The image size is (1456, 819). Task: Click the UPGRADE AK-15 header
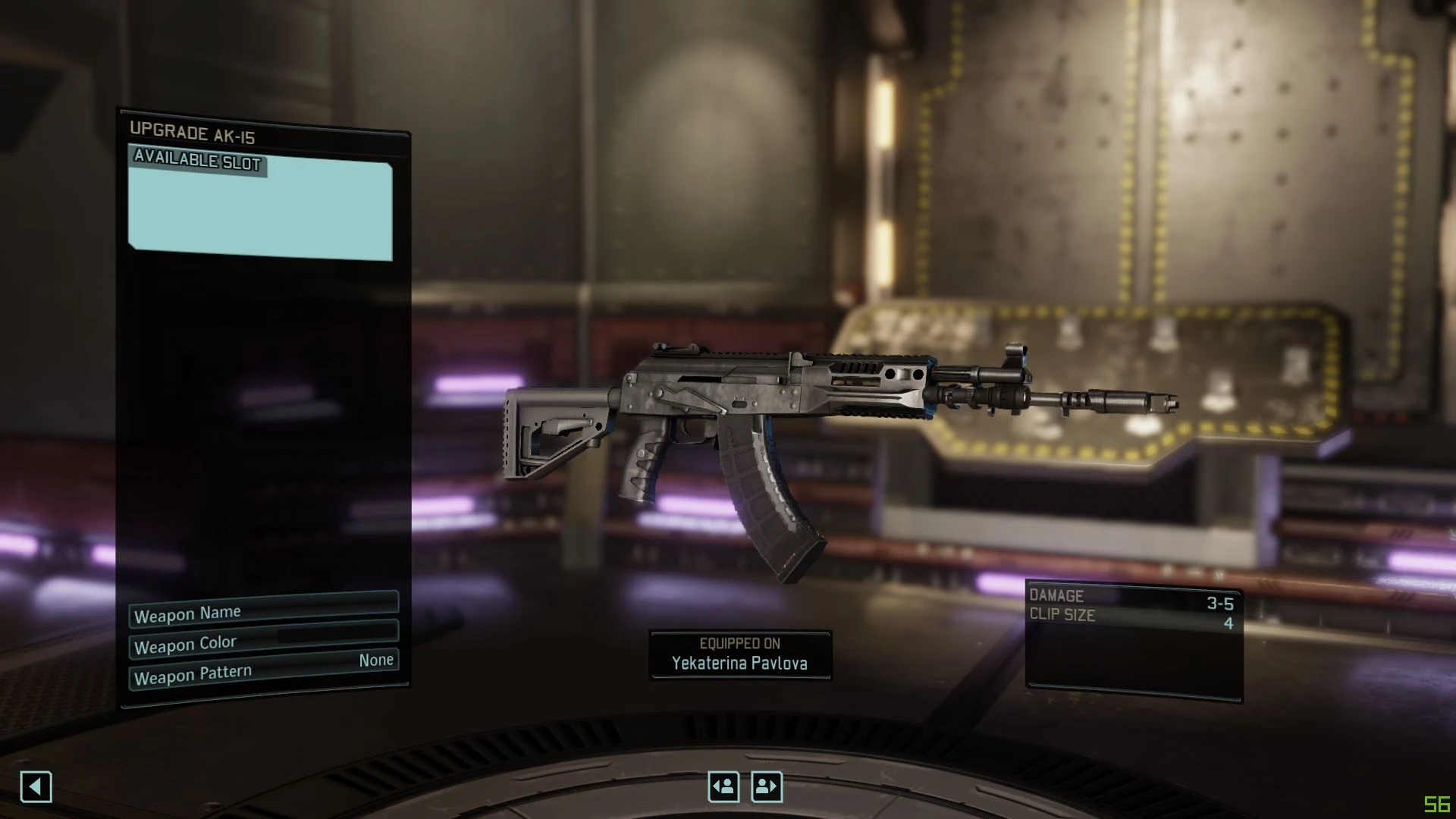point(193,133)
